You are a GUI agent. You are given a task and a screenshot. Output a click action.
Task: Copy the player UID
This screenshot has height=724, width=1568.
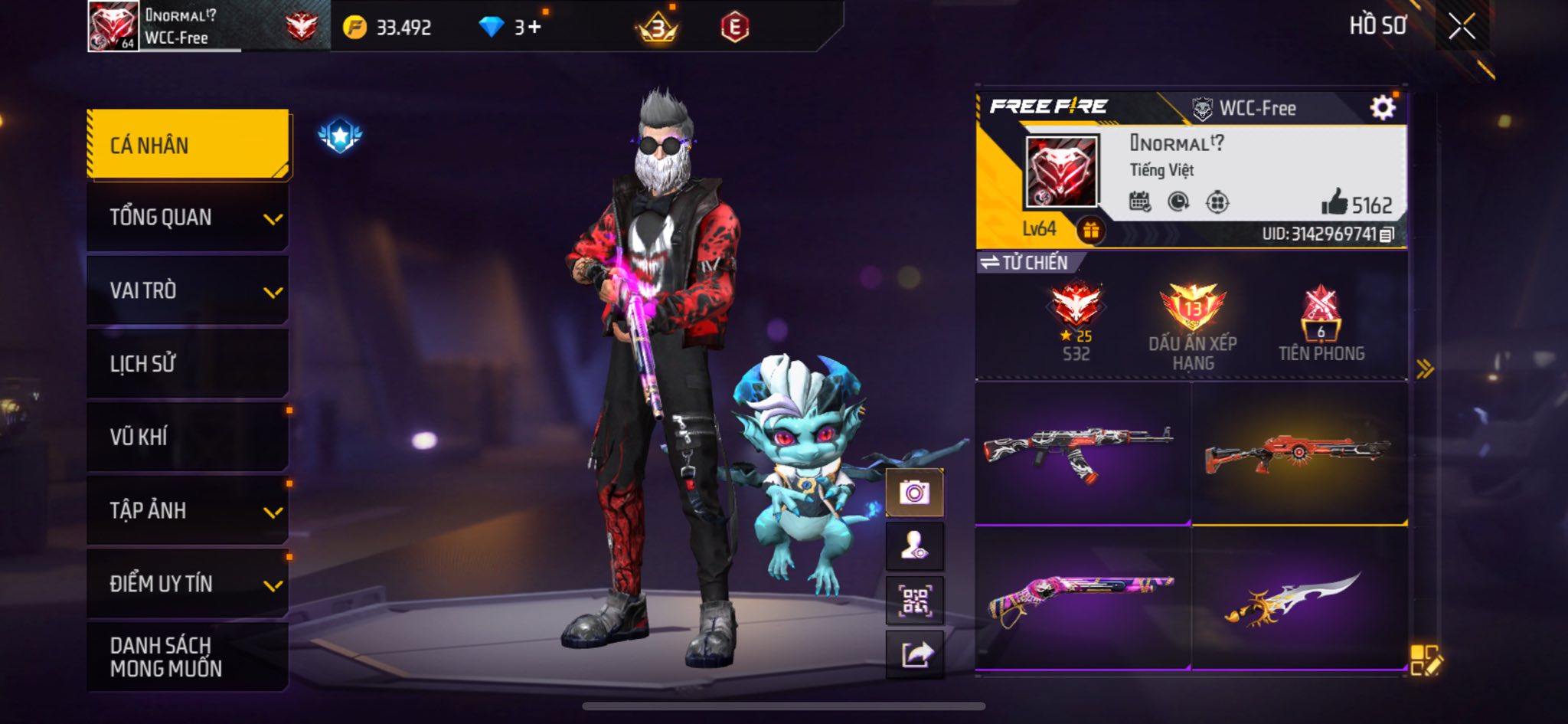pos(1387,234)
